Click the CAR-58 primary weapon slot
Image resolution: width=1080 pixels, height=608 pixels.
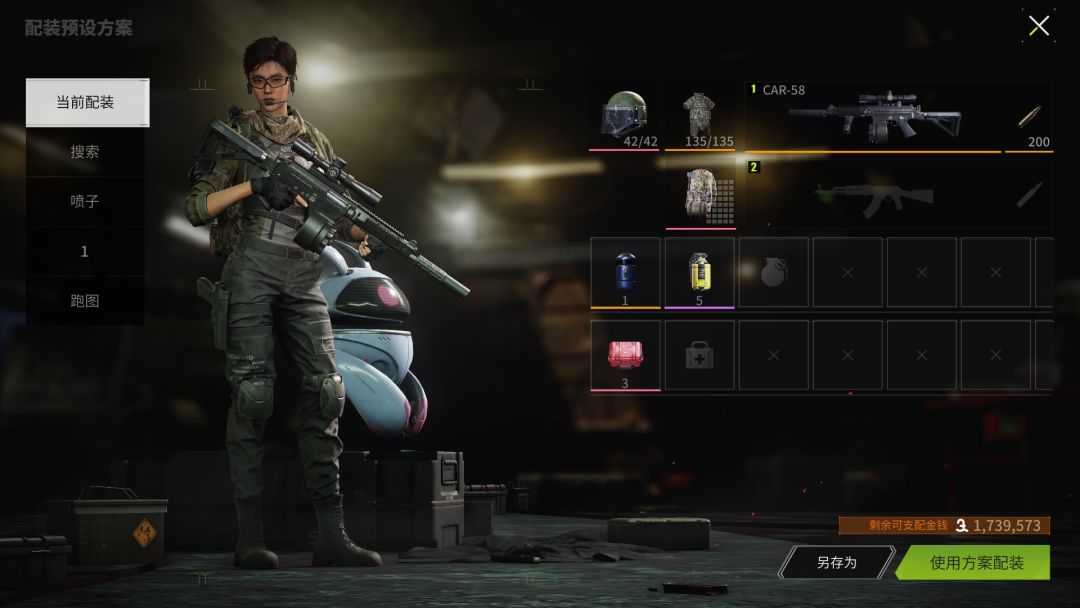click(872, 117)
